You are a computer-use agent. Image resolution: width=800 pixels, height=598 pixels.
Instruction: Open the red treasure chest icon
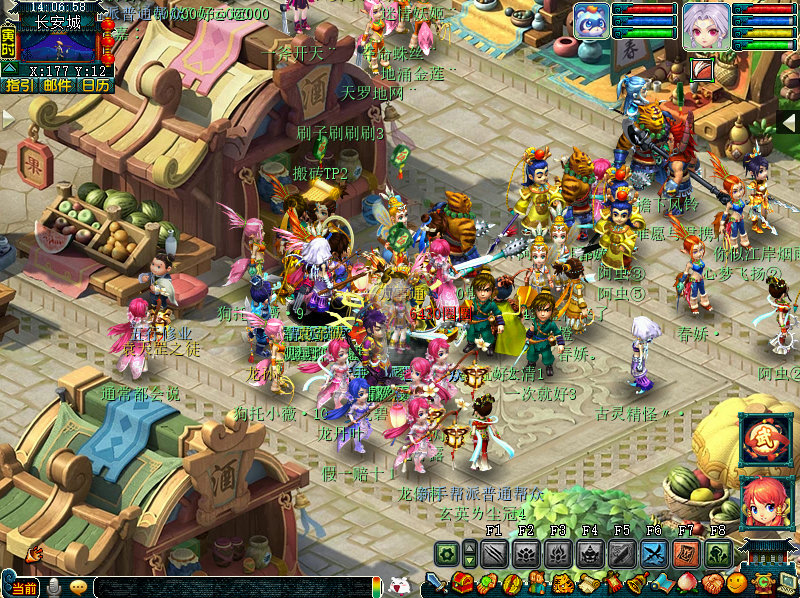[461, 584]
